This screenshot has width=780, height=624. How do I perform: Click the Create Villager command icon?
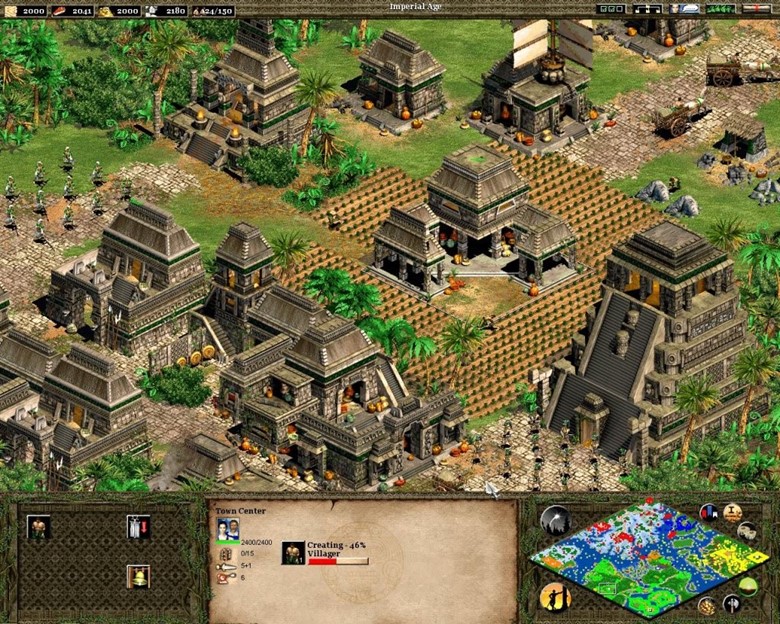(39, 527)
